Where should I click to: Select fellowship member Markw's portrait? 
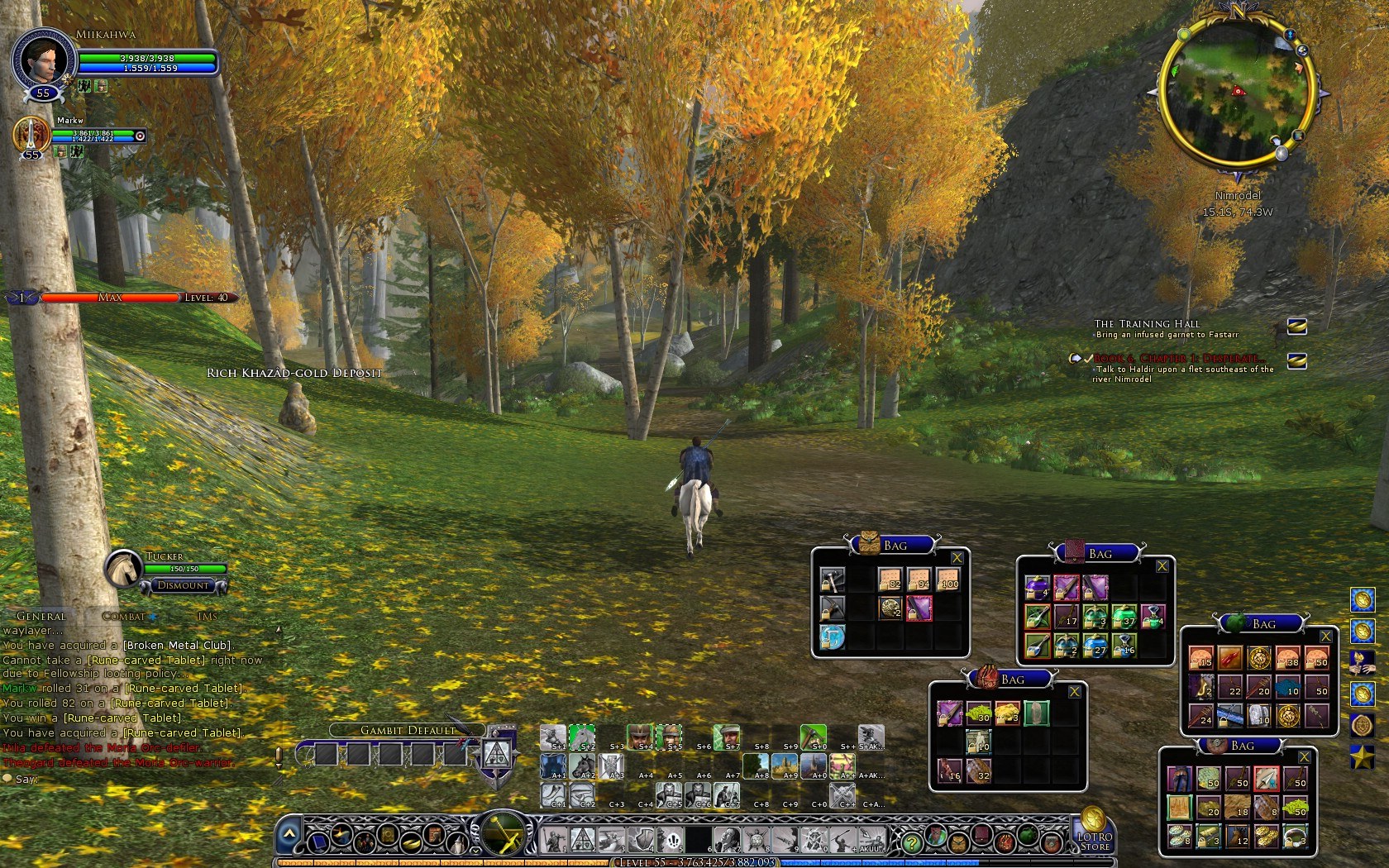tap(31, 134)
